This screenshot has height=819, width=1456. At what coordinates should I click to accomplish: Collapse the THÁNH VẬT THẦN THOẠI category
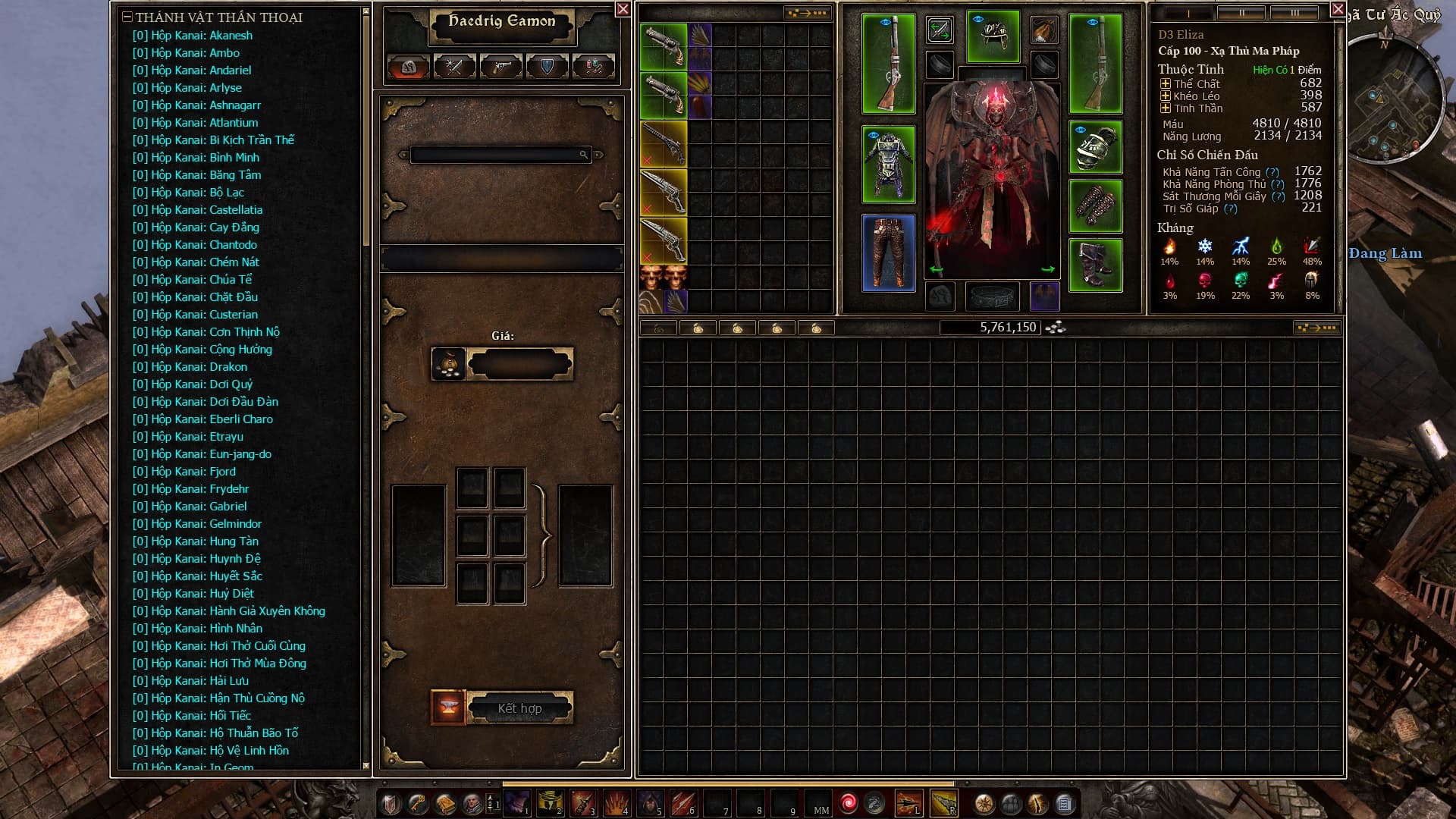[127, 17]
